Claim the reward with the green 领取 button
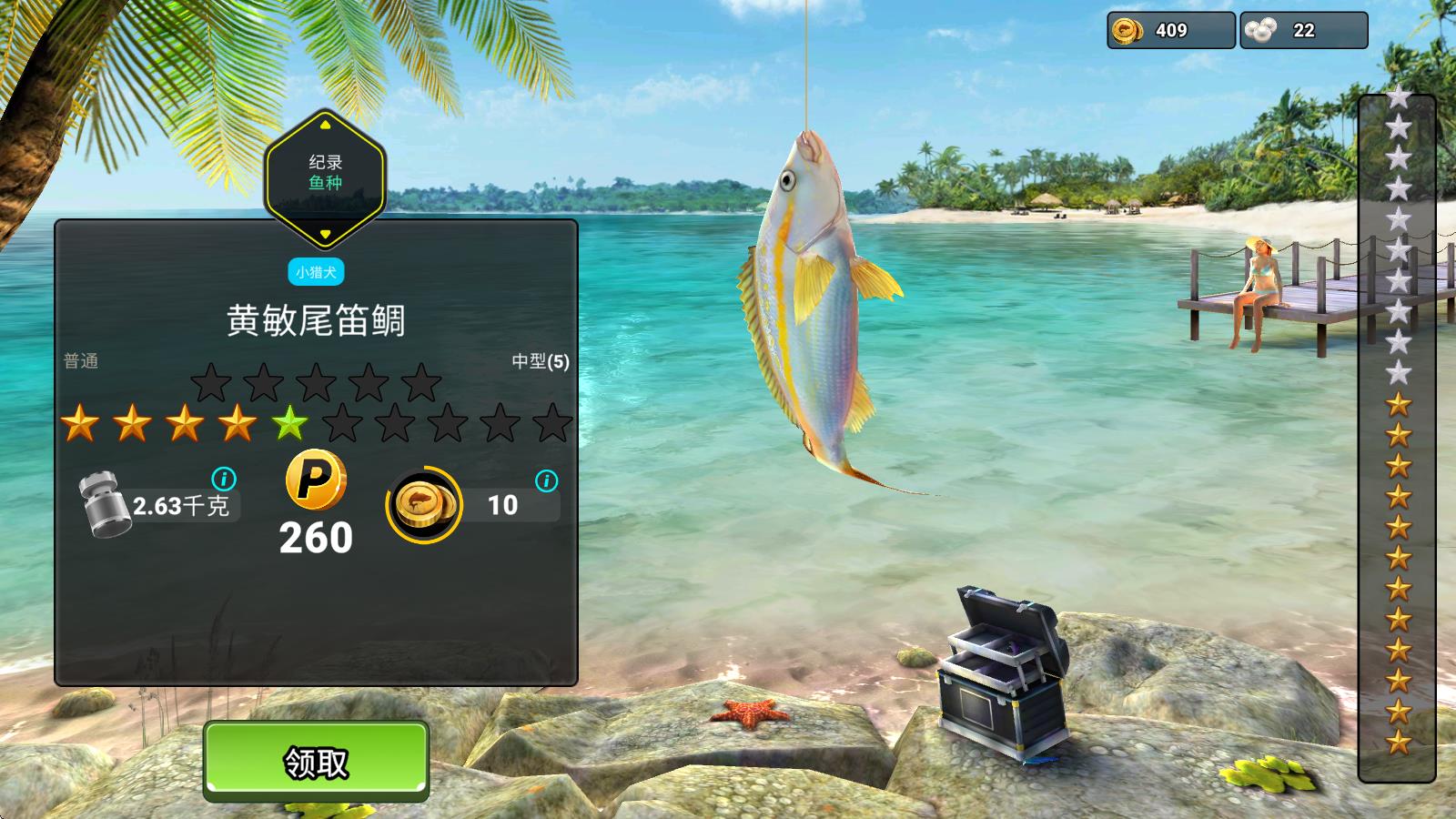Screen dimensions: 1456x819 pyautogui.click(x=316, y=762)
